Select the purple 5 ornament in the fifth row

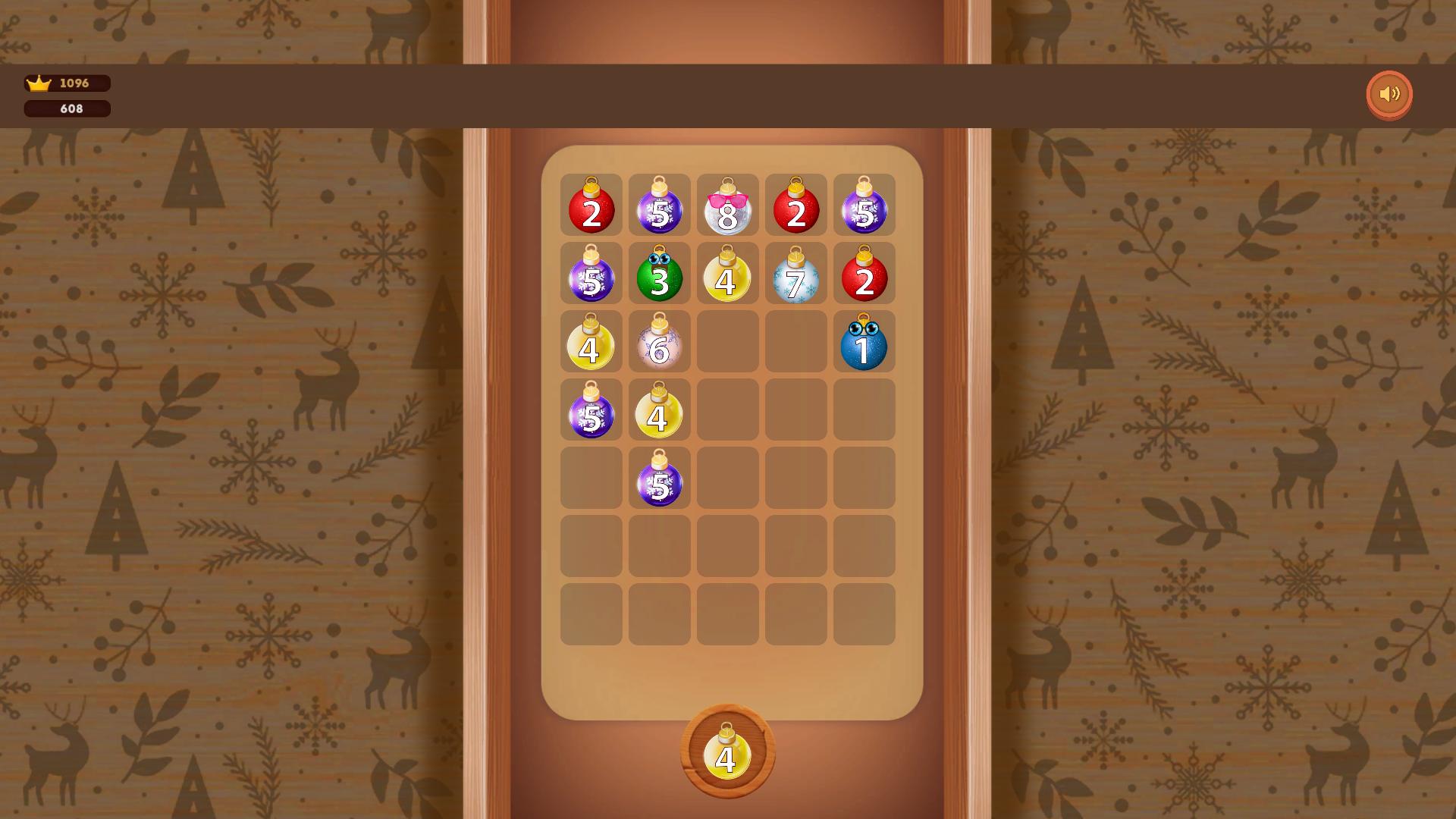point(660,479)
